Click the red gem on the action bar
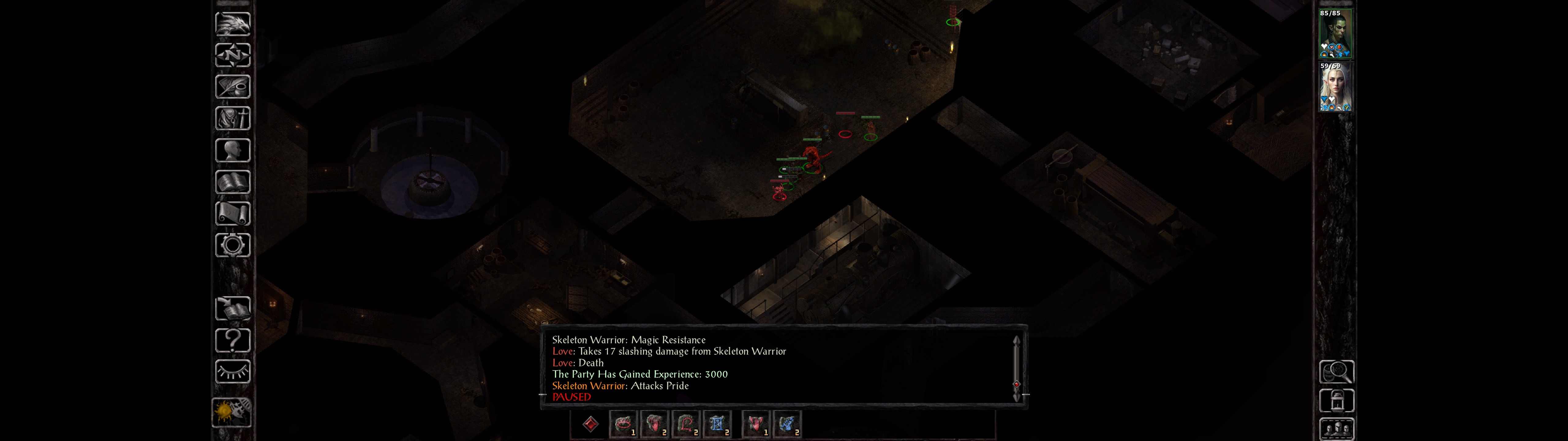This screenshot has height=441, width=1568. tap(590, 424)
